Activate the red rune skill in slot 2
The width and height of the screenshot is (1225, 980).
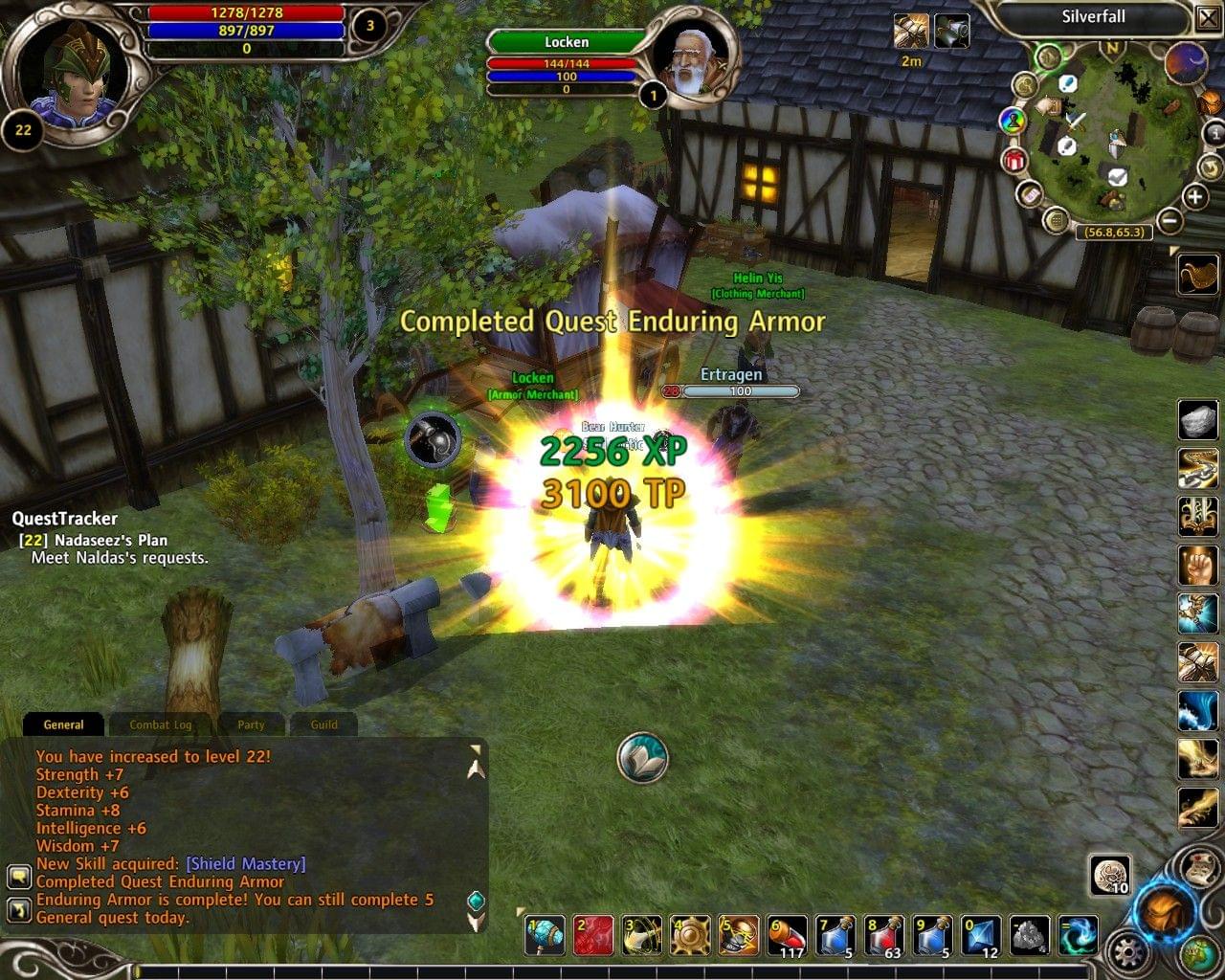pos(593,935)
